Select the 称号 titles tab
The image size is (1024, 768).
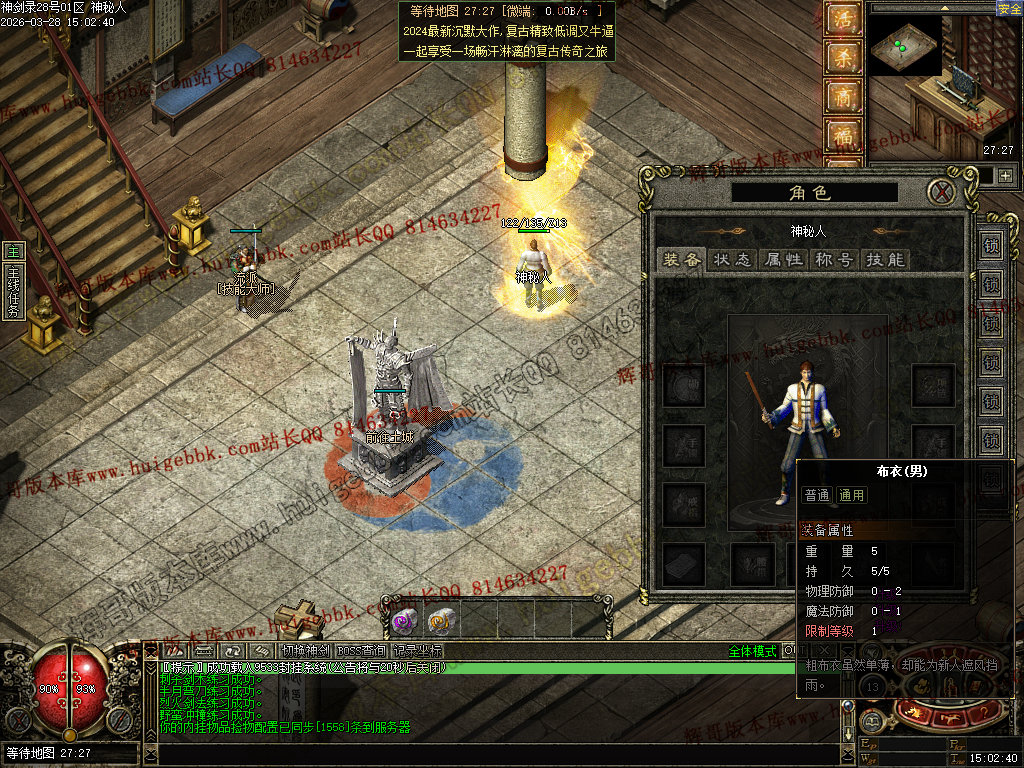pos(834,259)
